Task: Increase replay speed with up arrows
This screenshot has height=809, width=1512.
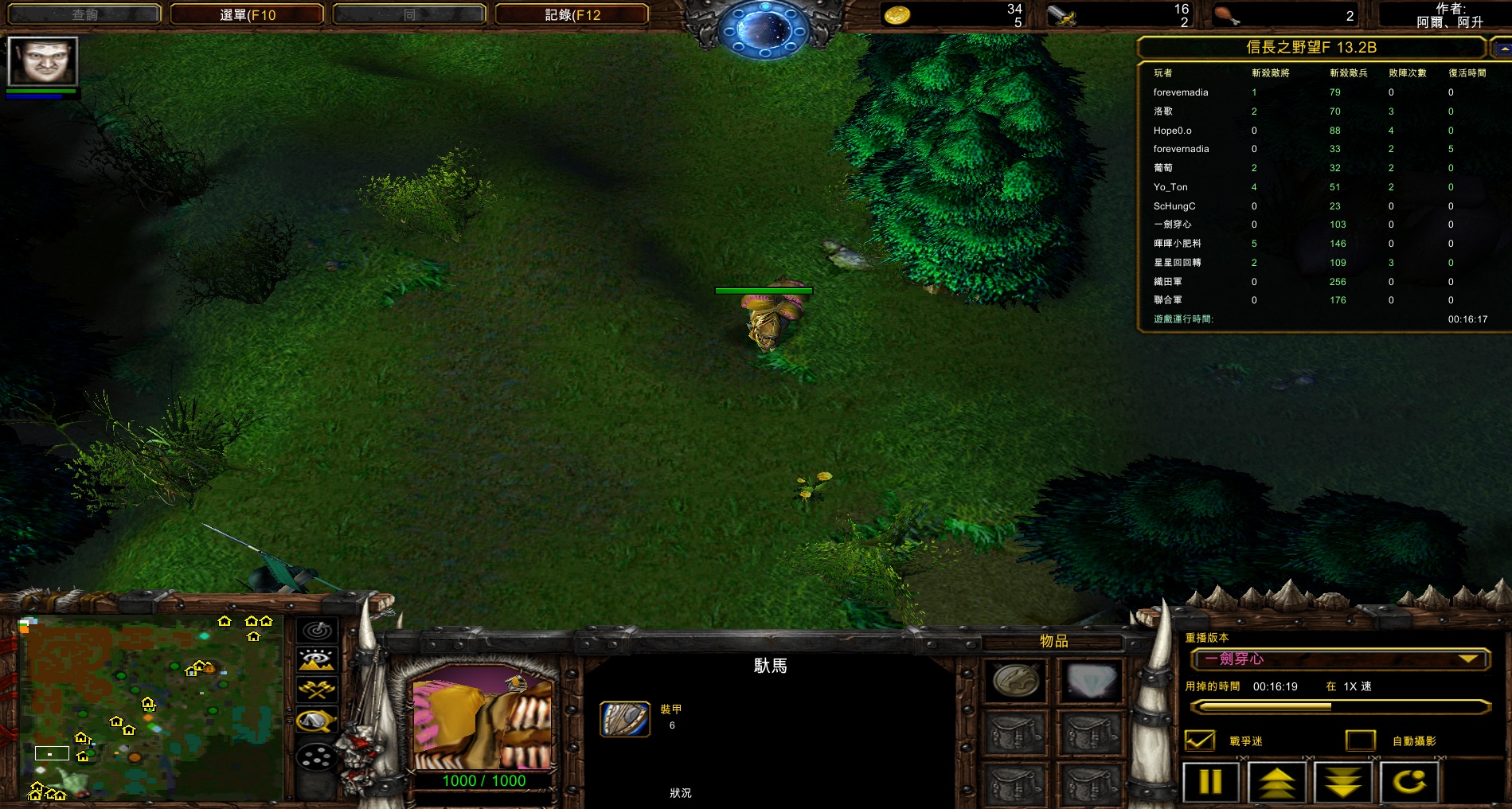Action: pyautogui.click(x=1276, y=782)
